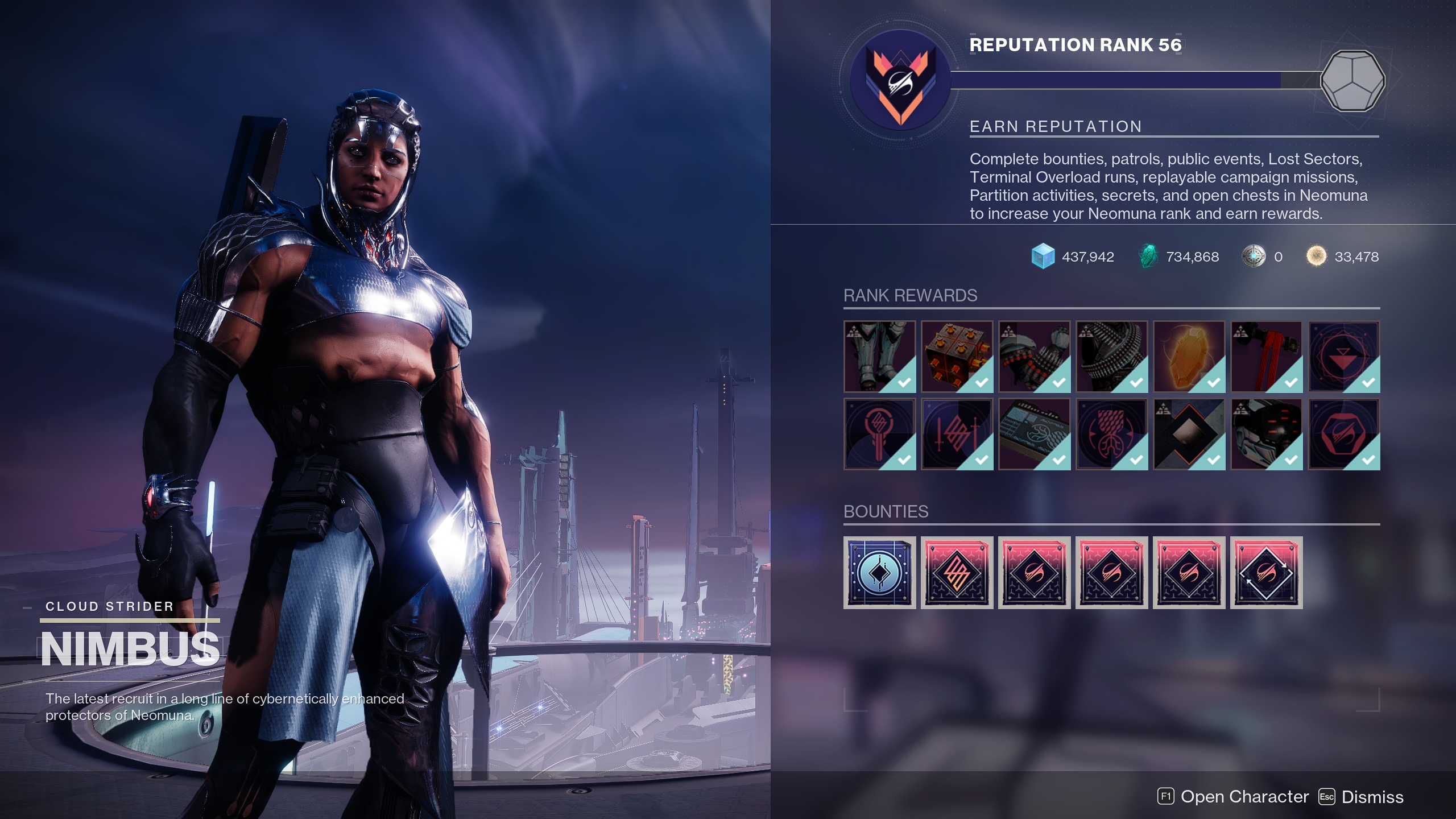Image resolution: width=1456 pixels, height=819 pixels.
Task: Click the reputation engram at bar end
Action: pos(1352,81)
